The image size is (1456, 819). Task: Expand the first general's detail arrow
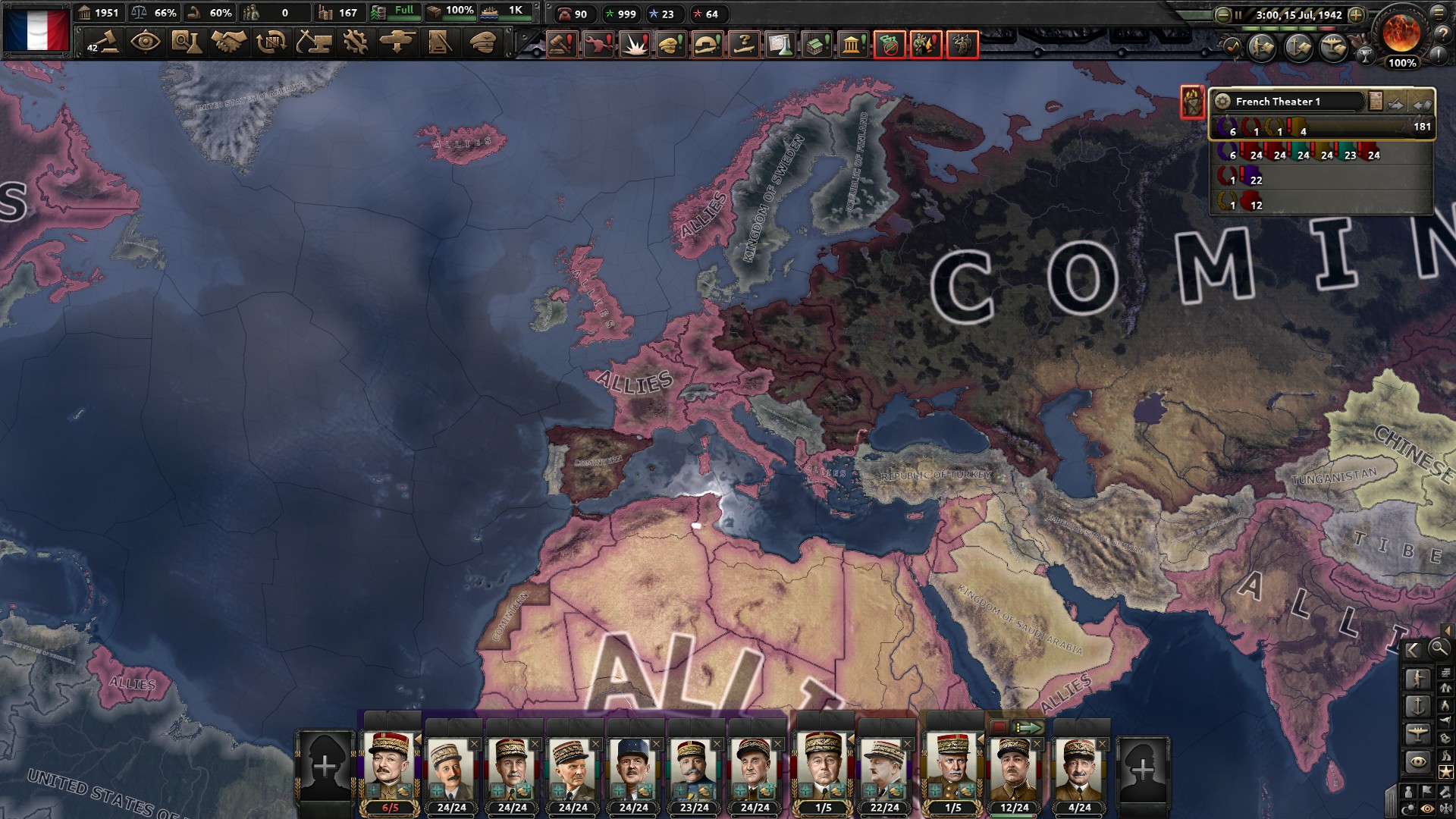pyautogui.click(x=419, y=739)
